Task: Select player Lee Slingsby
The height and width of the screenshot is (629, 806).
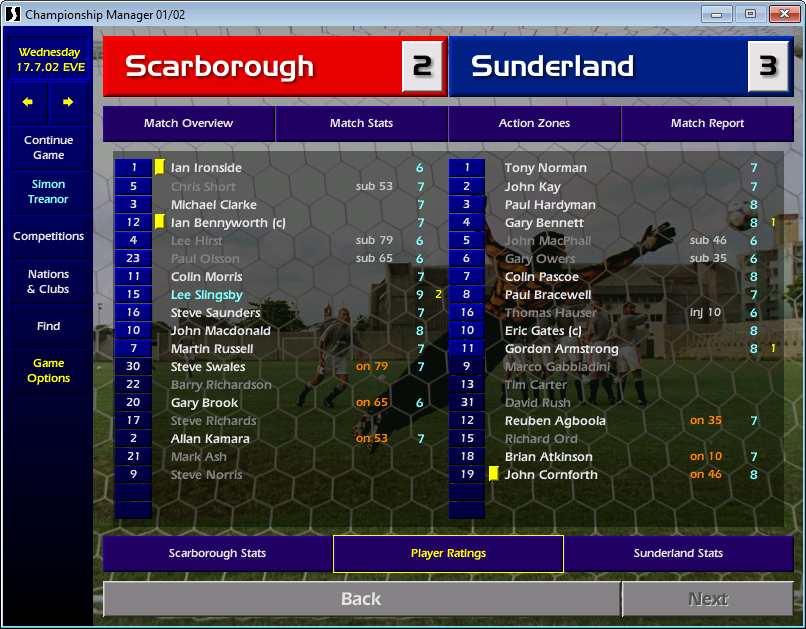Action: click(x=207, y=295)
